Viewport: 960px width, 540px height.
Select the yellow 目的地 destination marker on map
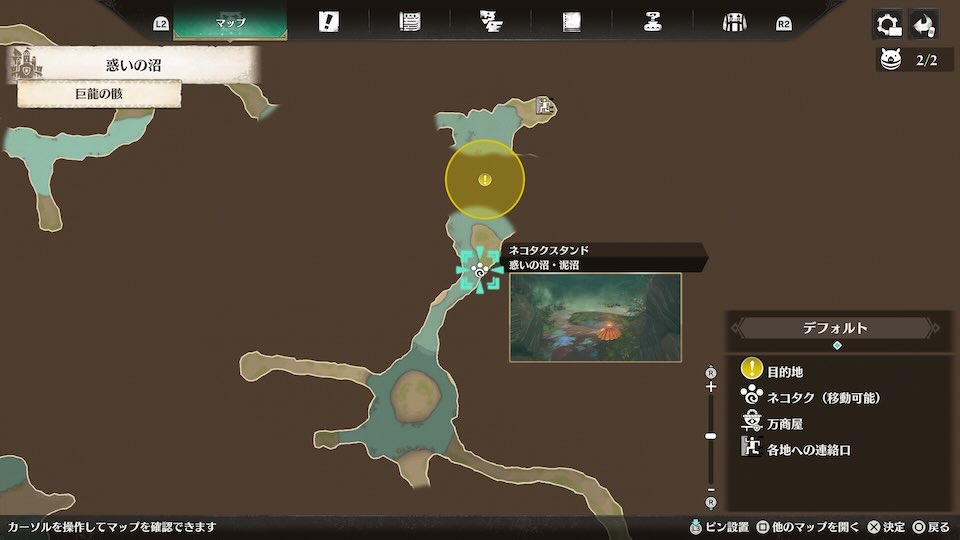(x=484, y=180)
